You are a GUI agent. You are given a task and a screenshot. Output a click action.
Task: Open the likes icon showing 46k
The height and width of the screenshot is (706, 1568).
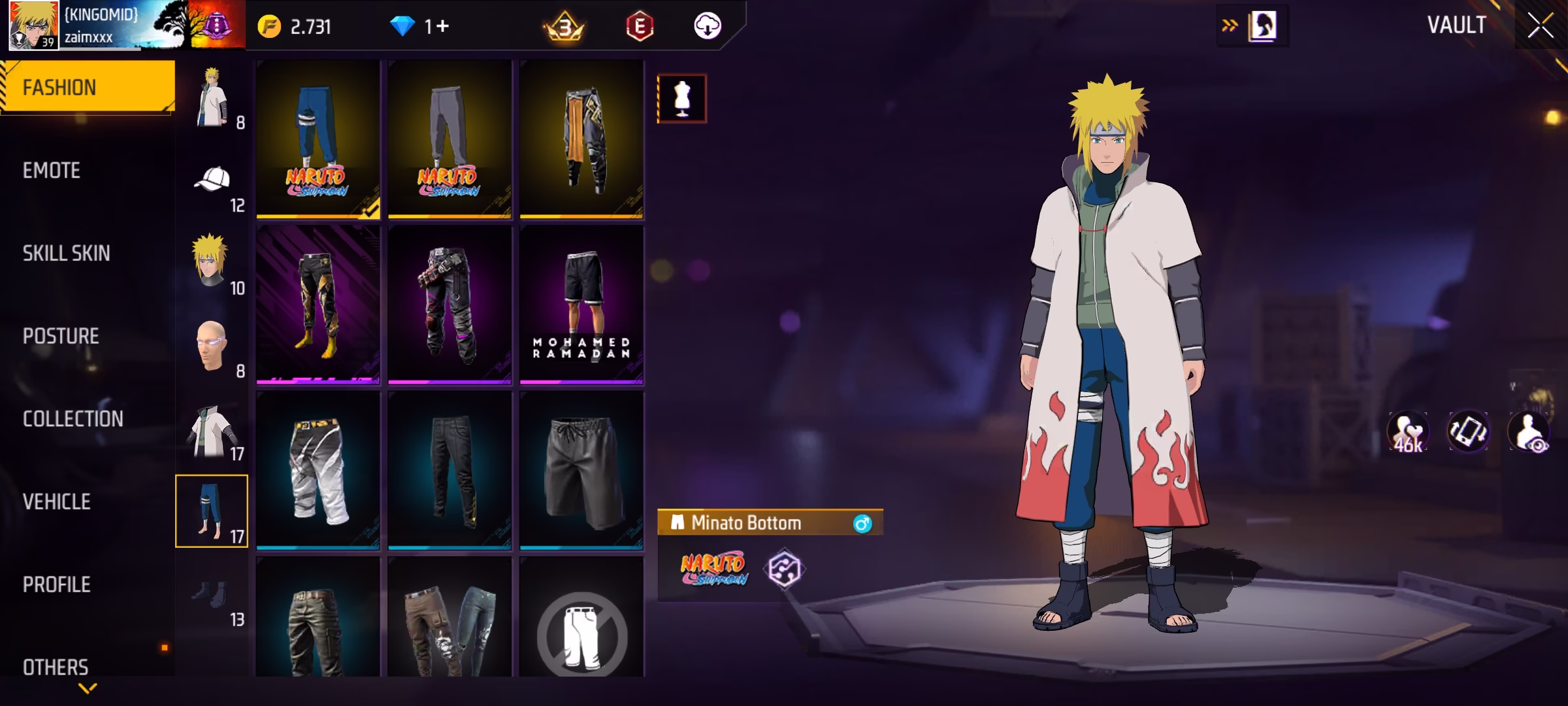click(1408, 433)
